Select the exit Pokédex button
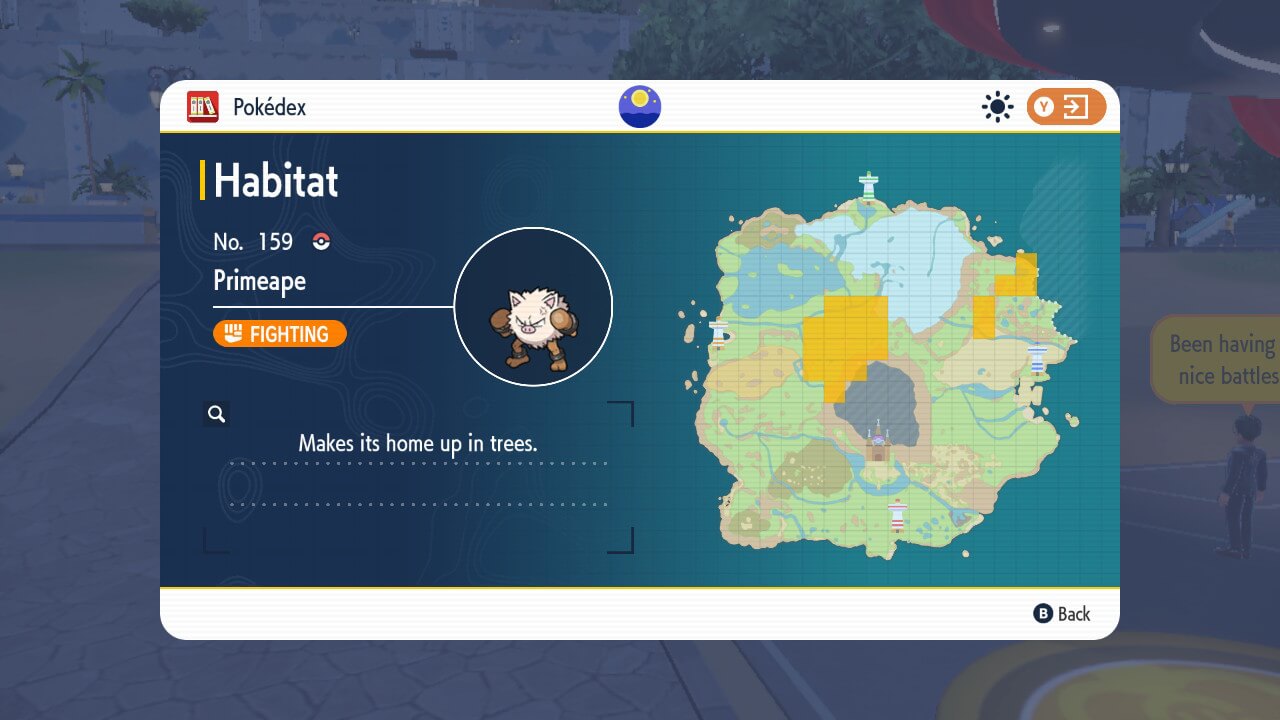The image size is (1280, 720). pyautogui.click(x=1066, y=107)
